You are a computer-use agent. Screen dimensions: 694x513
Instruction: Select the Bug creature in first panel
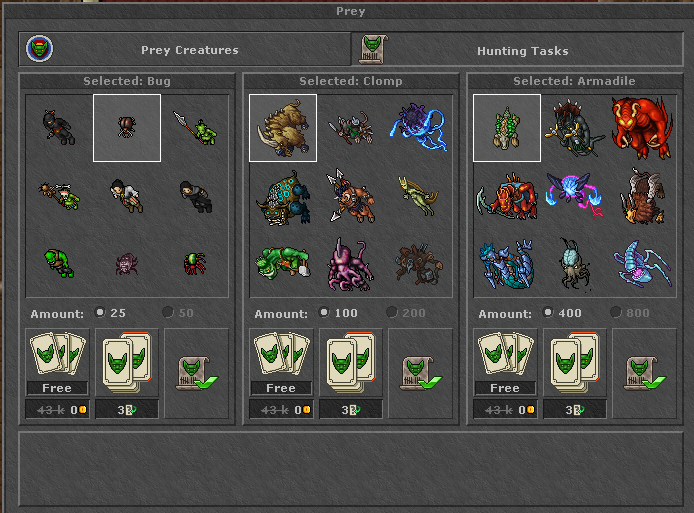(127, 128)
